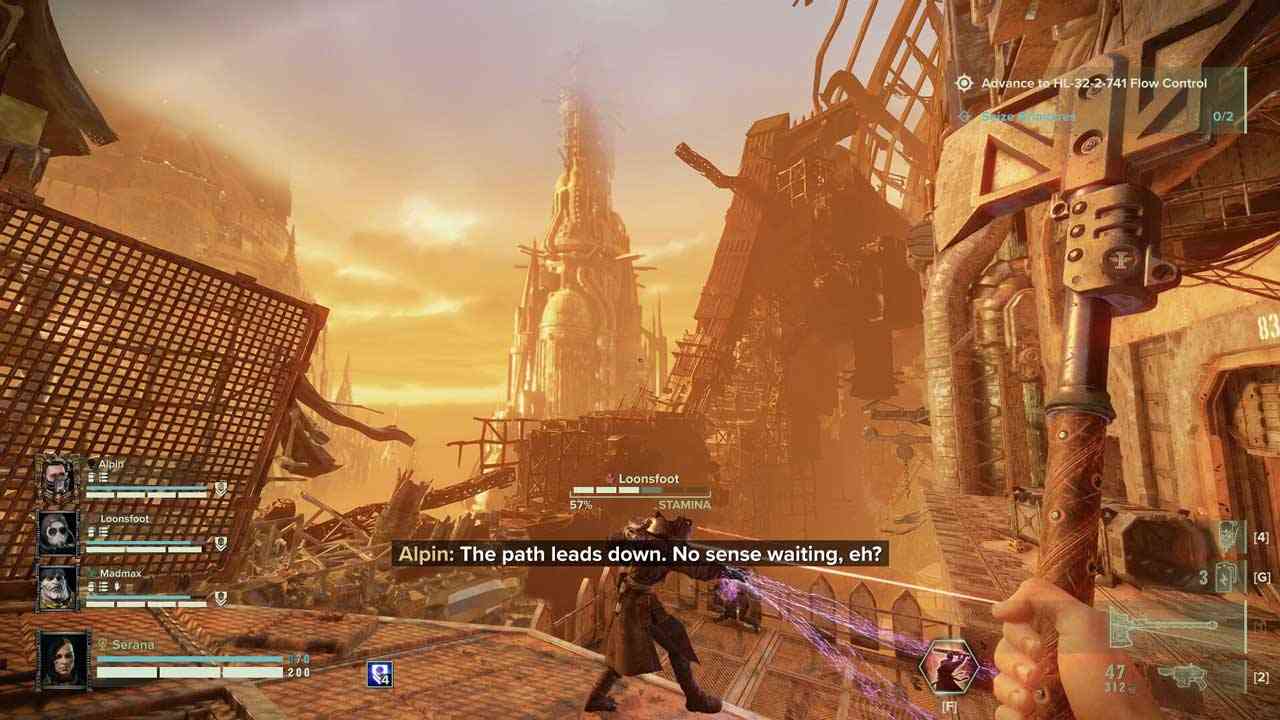
Task: Click the blue buff icon with 4 stacks
Action: 380,675
